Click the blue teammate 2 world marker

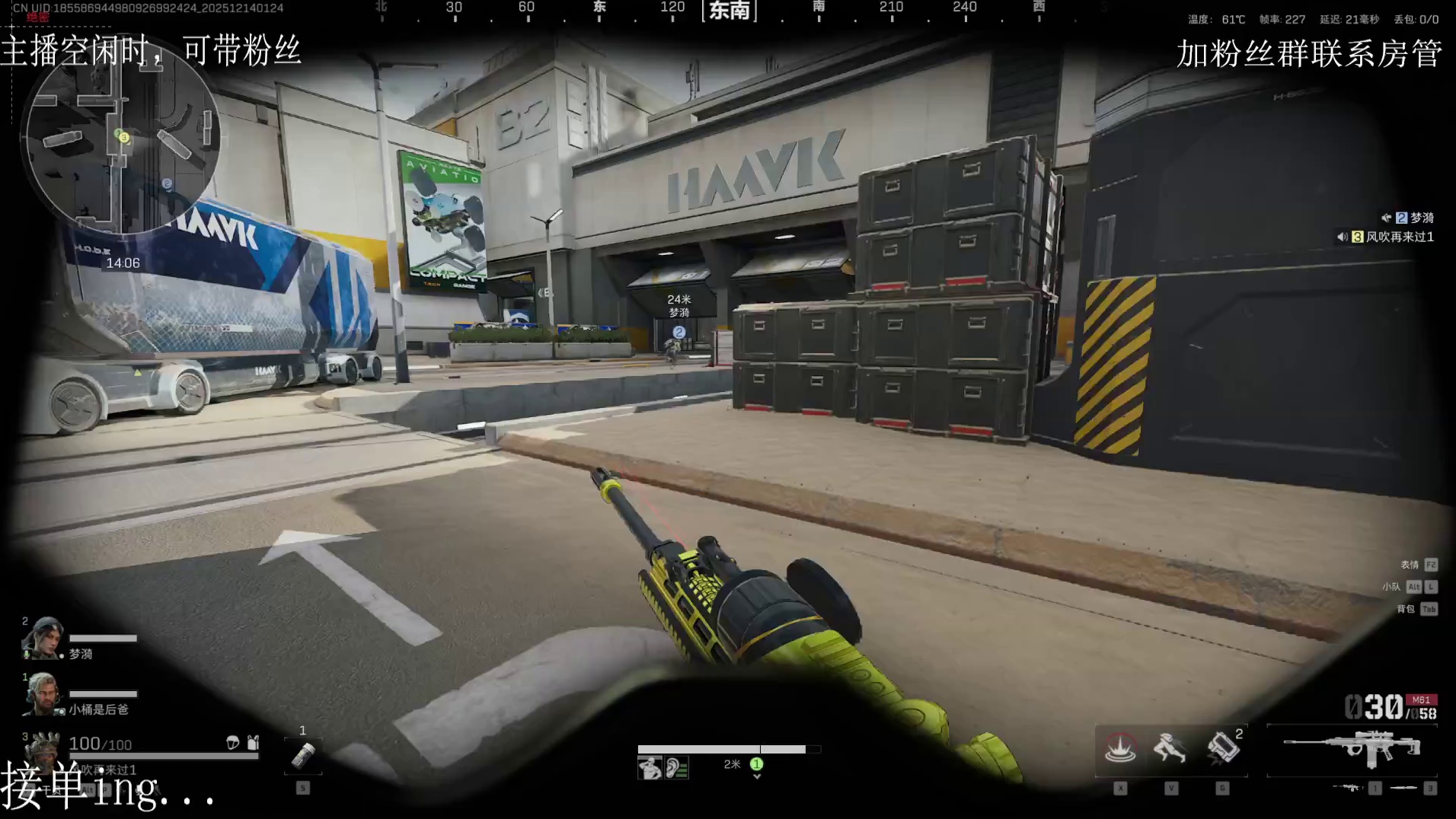679,332
